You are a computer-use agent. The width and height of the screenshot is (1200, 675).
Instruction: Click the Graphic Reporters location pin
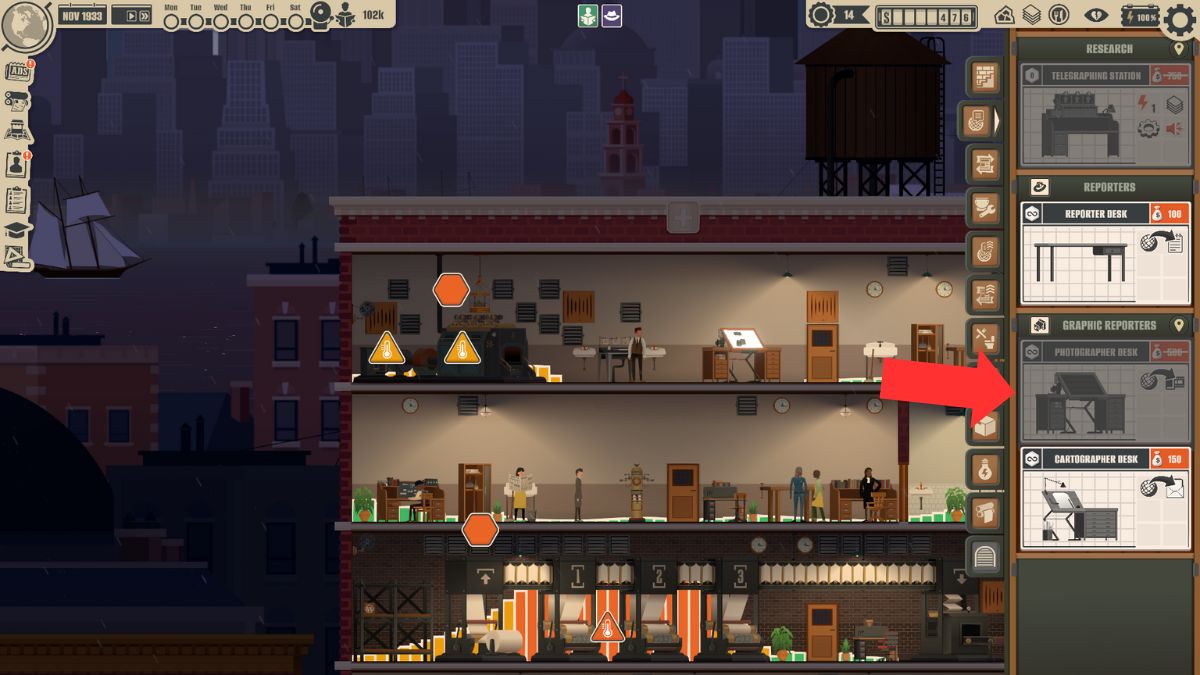coord(1178,326)
